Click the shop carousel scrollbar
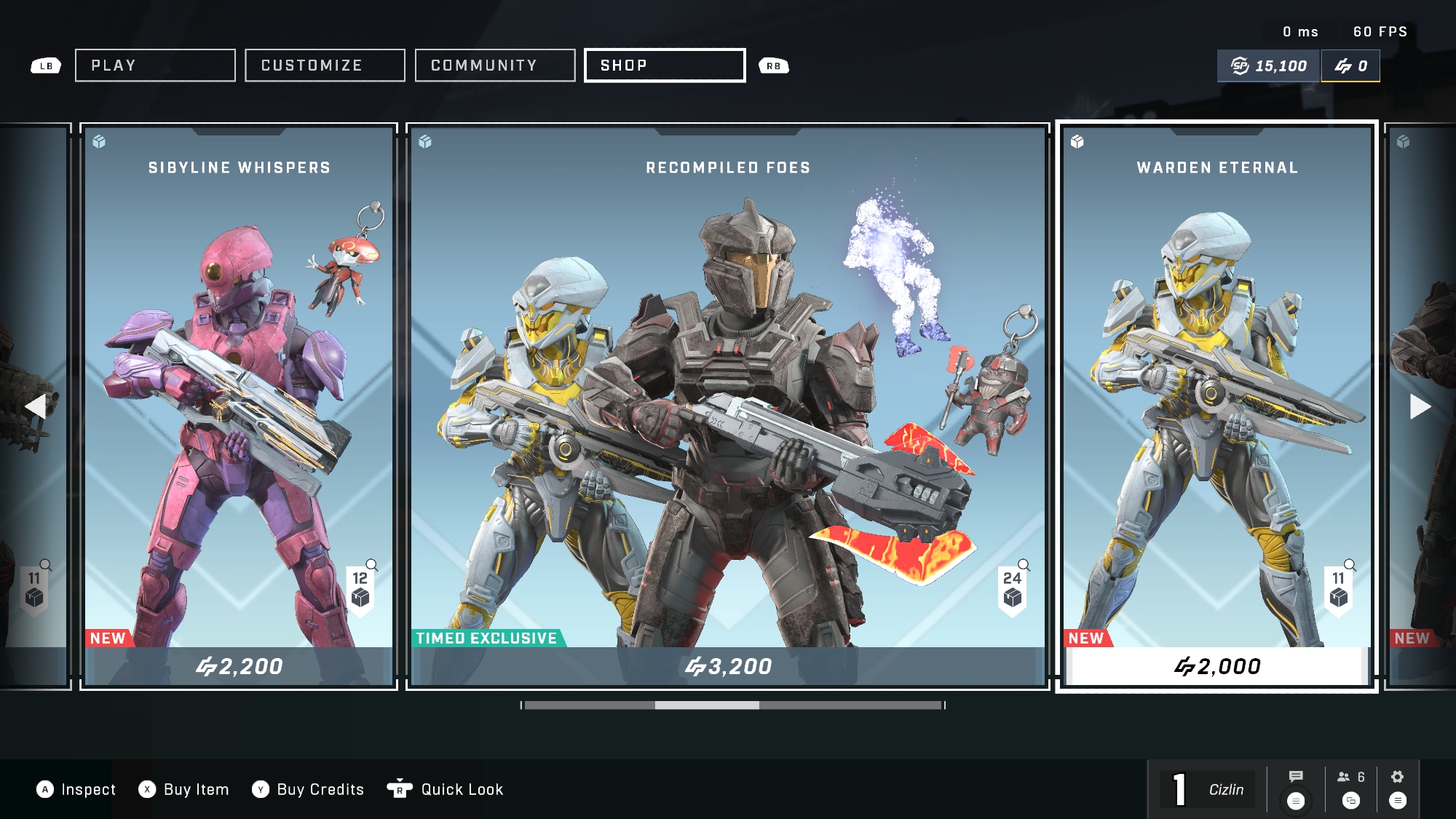This screenshot has height=819, width=1456. click(733, 705)
